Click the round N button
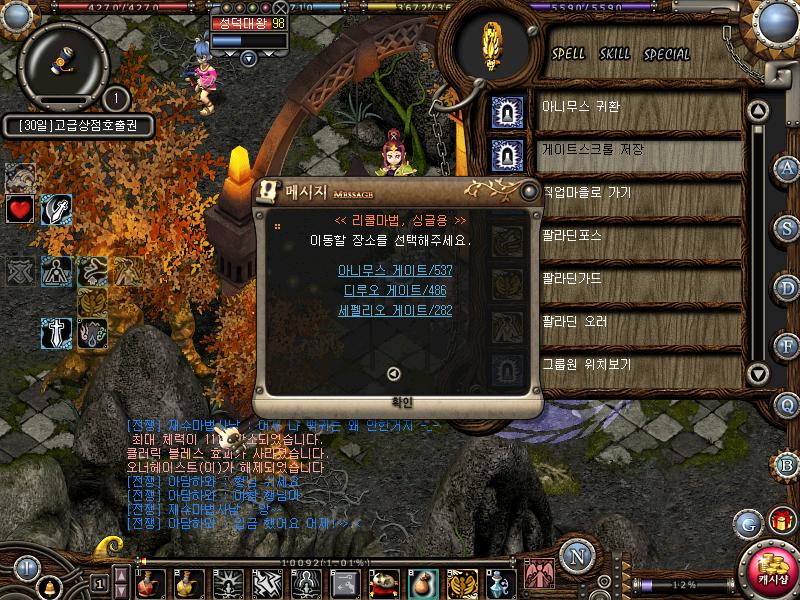Image resolution: width=800 pixels, height=600 pixels. pos(575,555)
